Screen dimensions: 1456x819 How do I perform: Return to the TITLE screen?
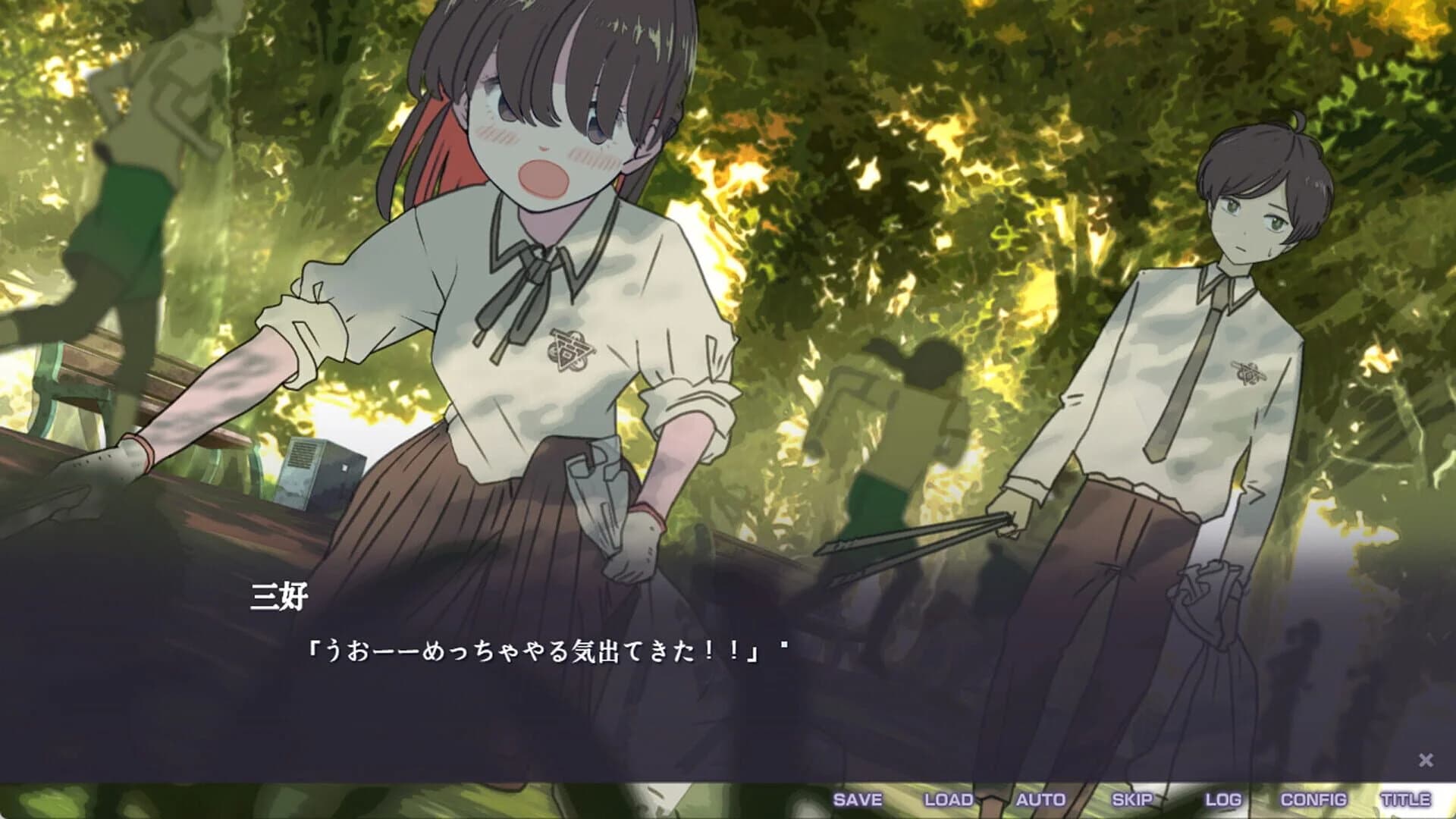(1407, 799)
